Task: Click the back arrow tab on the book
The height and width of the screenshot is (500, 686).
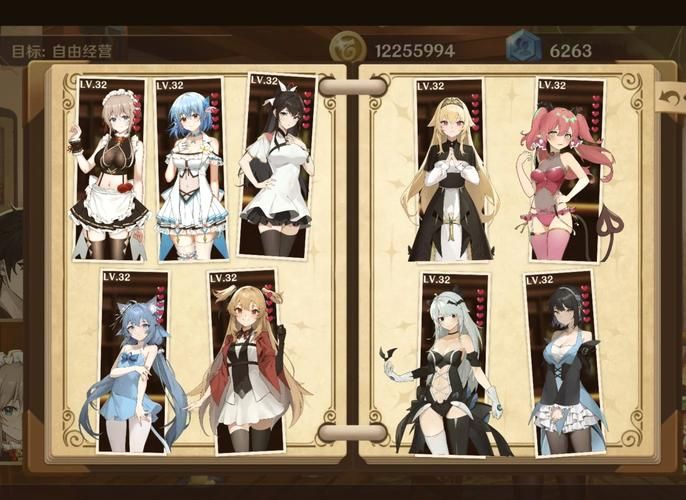Action: (670, 97)
